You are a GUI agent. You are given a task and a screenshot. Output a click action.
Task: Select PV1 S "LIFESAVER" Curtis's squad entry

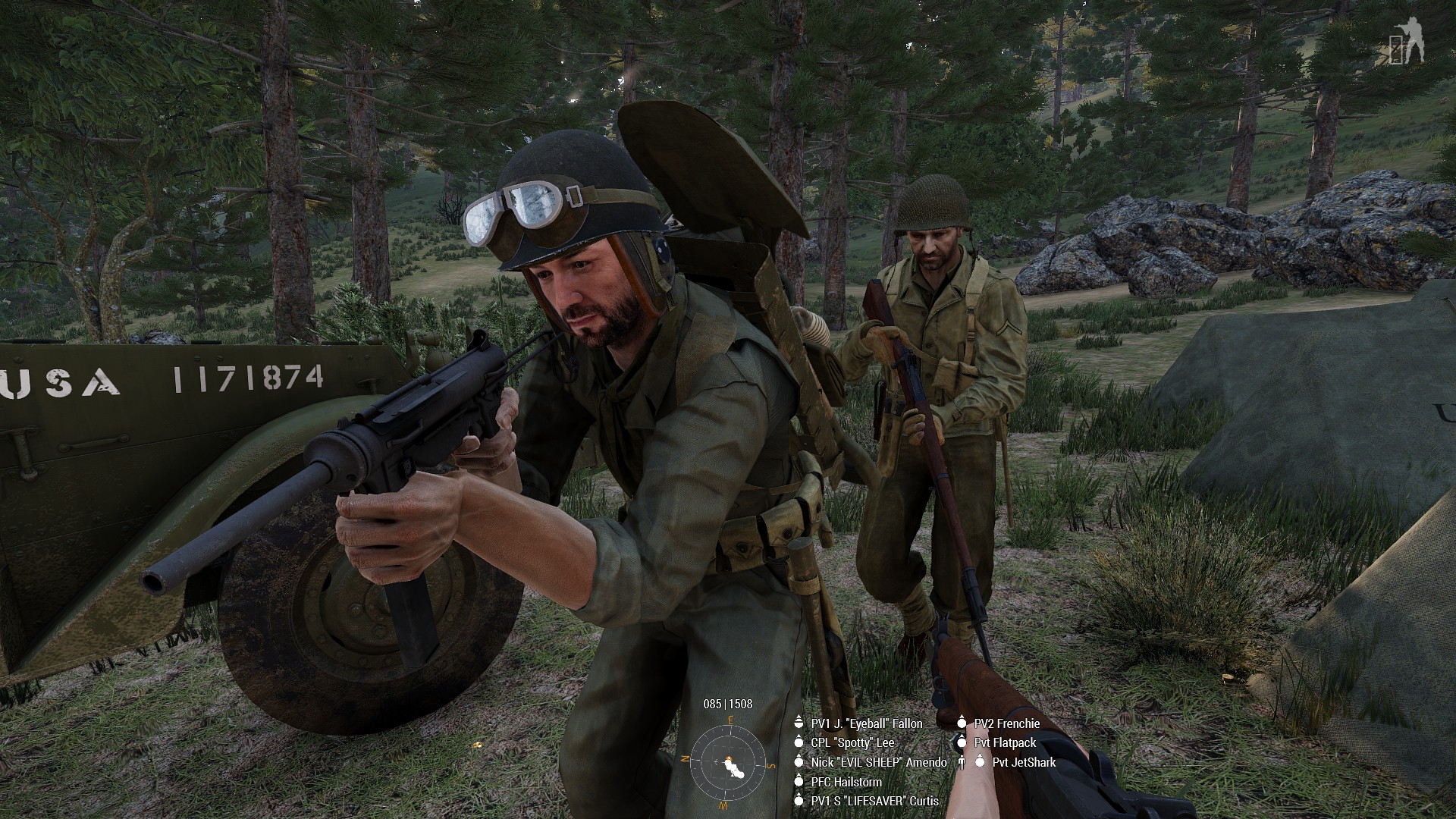click(874, 801)
